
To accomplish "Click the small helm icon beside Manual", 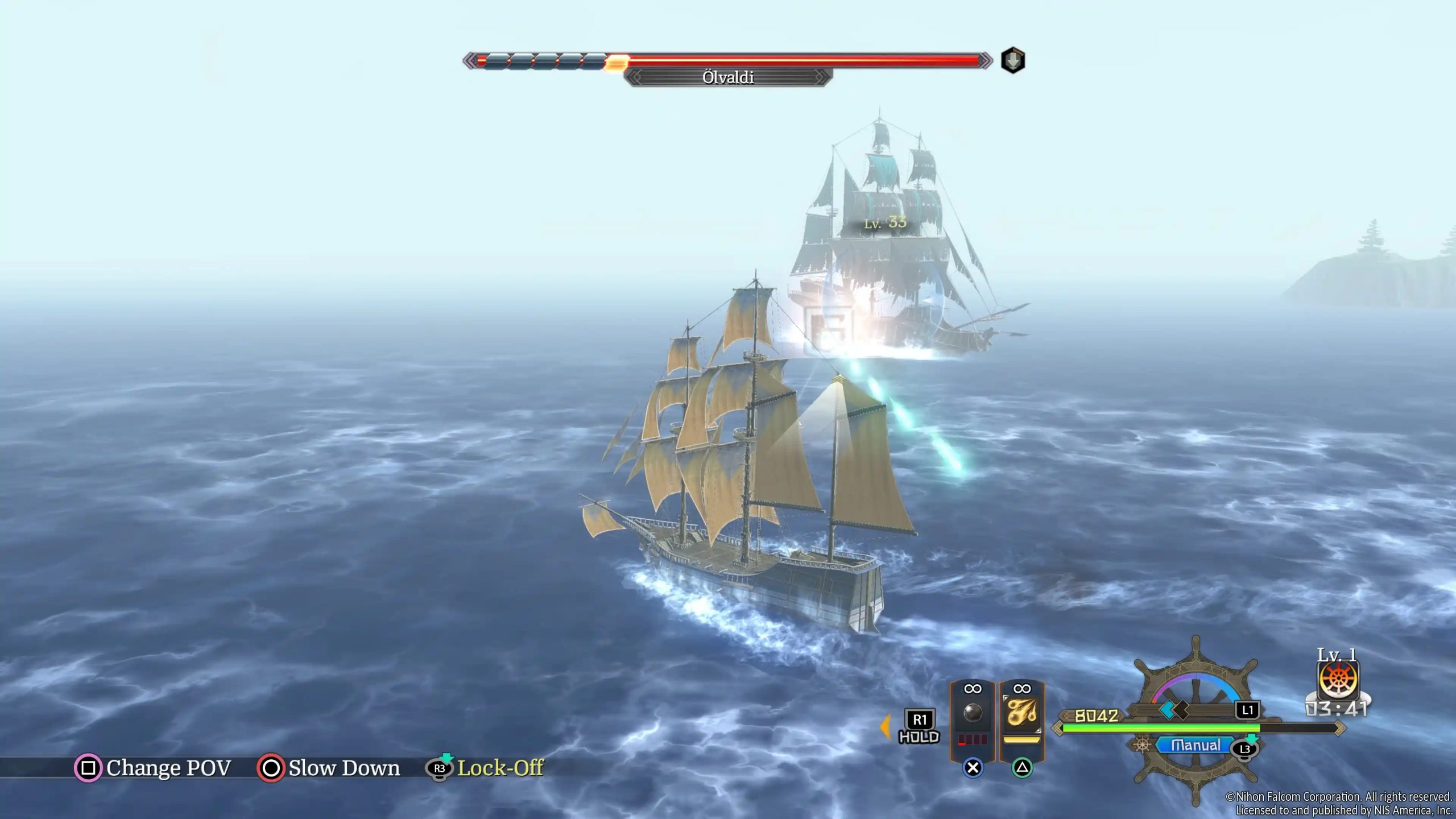I will [x=1141, y=745].
